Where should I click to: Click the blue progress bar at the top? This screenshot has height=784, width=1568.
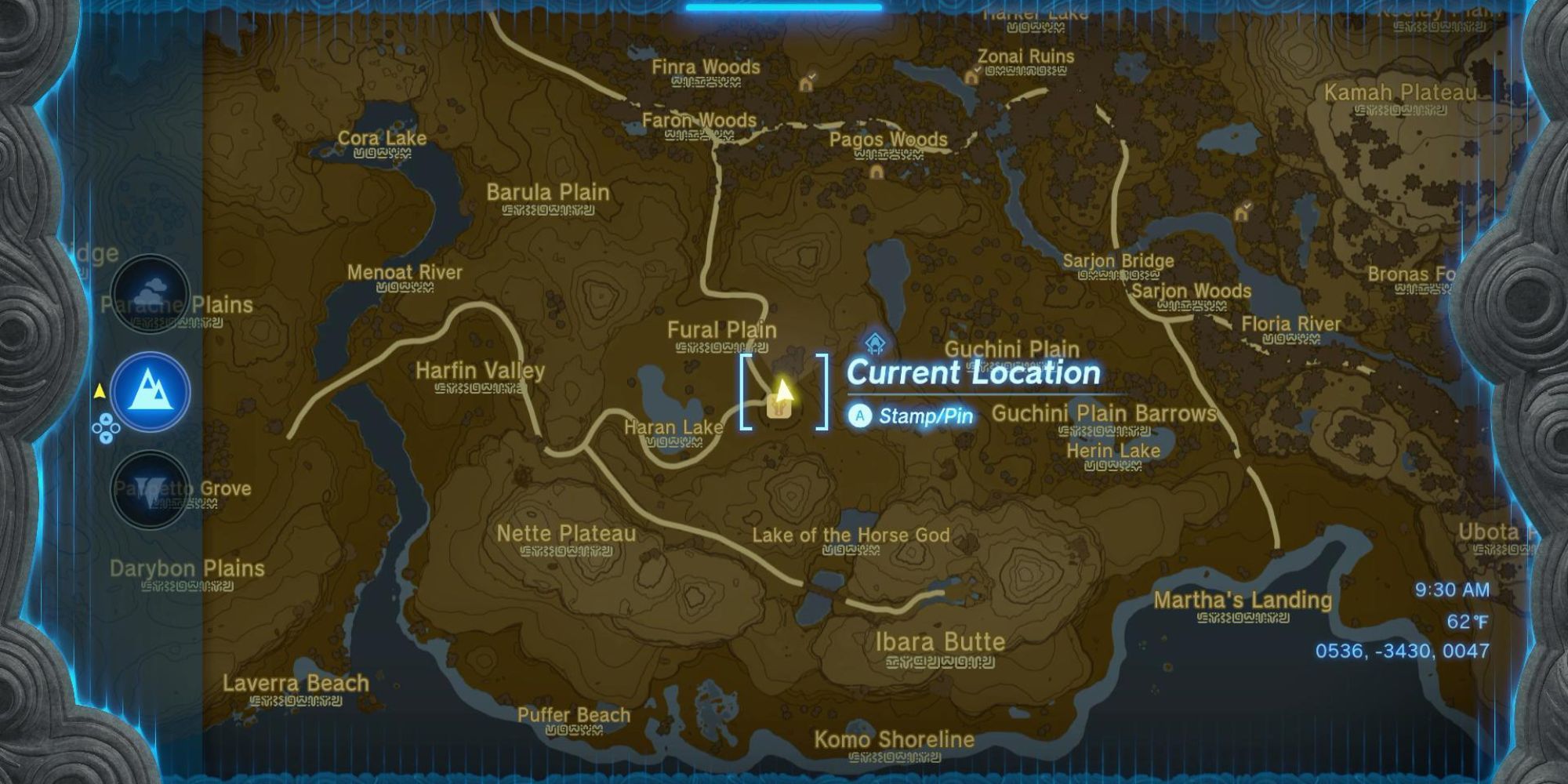coord(784,6)
